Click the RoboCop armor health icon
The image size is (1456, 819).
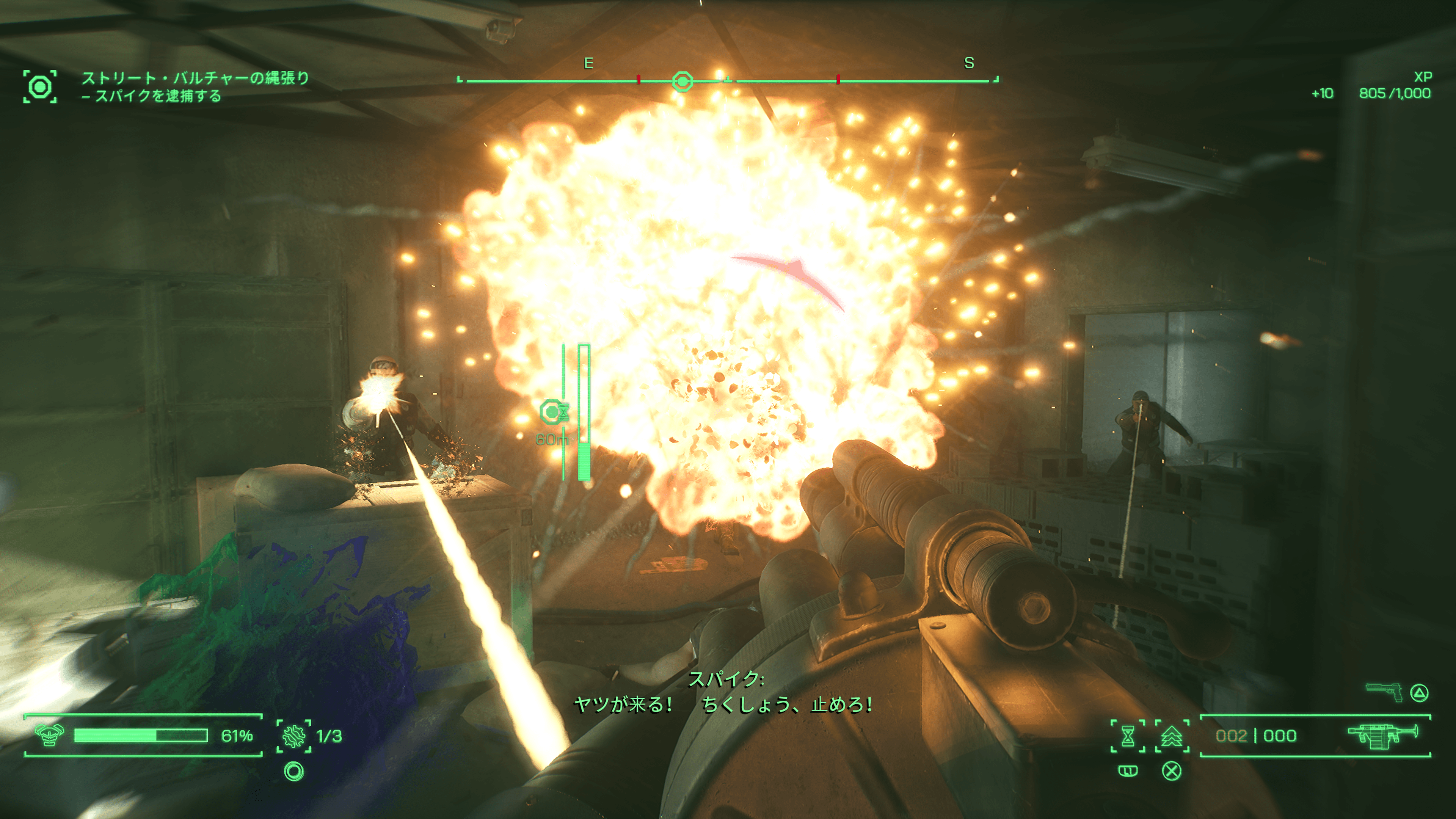coord(49,735)
